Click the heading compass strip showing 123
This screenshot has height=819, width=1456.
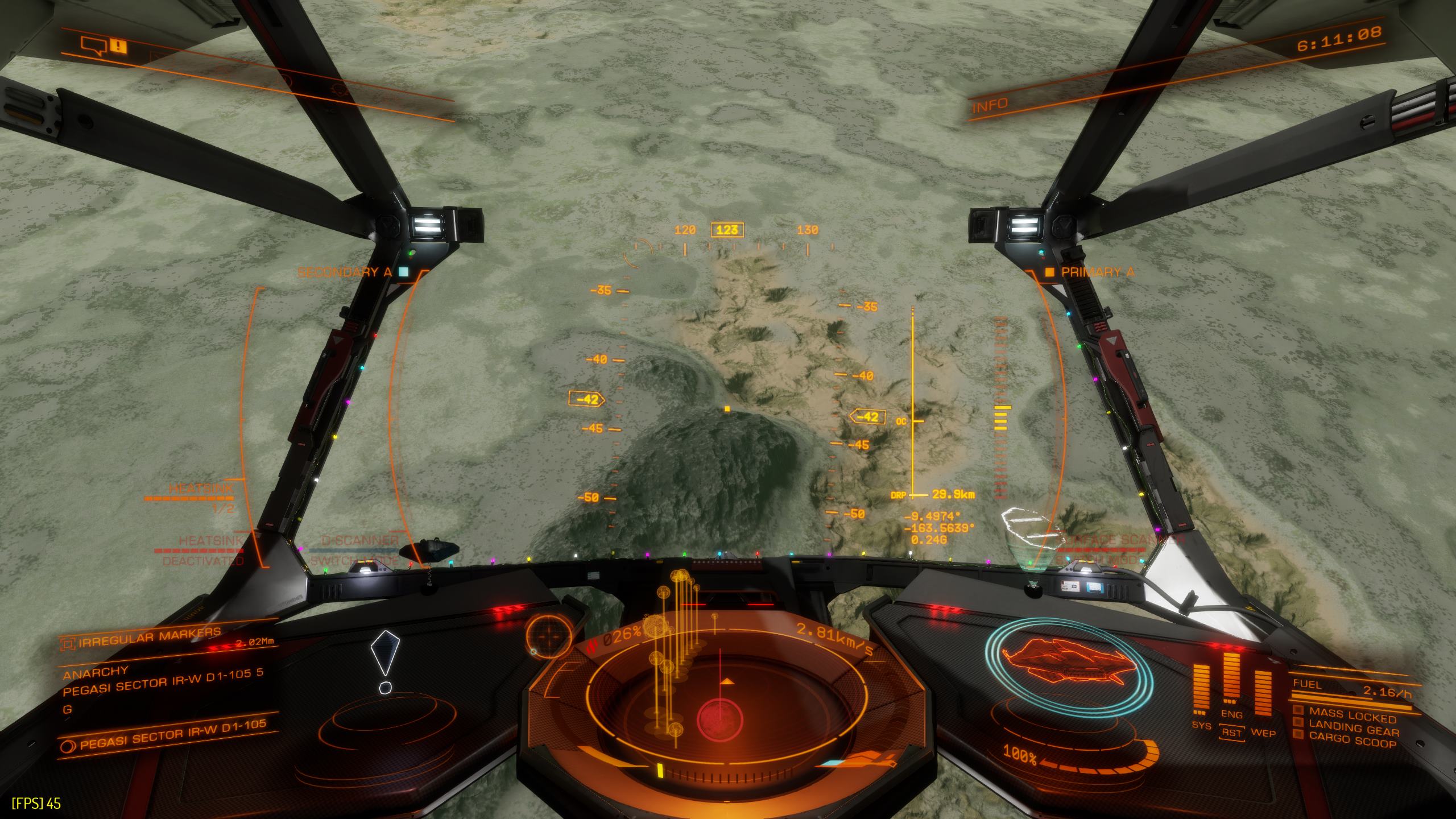[727, 230]
